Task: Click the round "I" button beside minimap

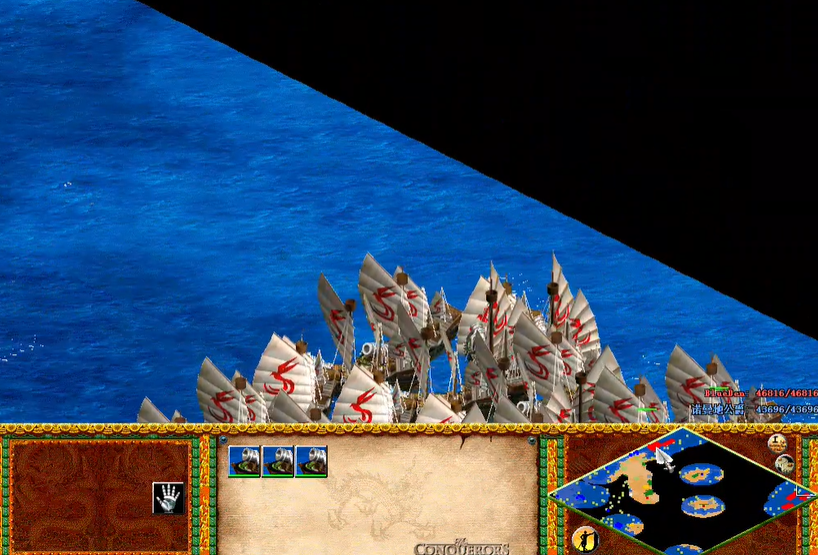Action: pos(777,443)
